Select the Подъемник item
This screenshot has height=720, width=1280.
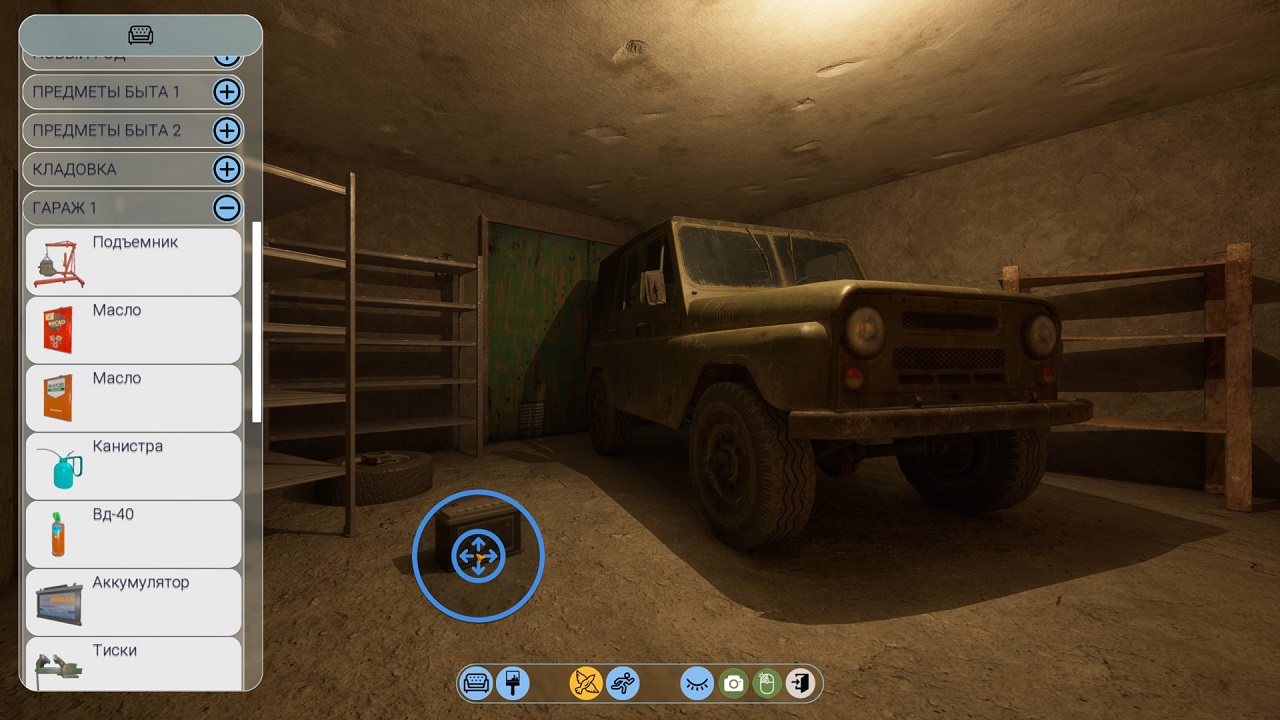pos(133,262)
